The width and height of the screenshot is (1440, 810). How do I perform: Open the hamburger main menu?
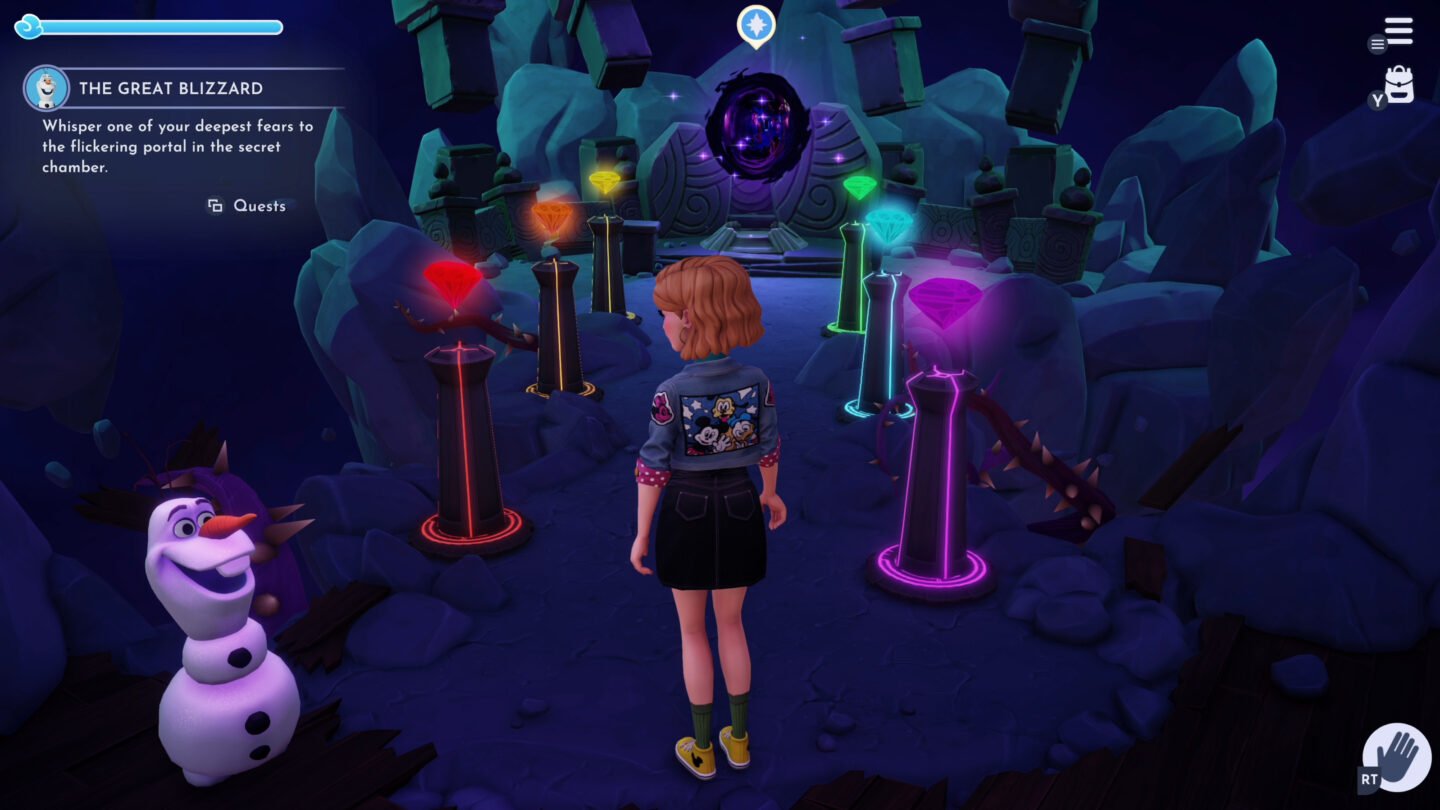(x=1399, y=32)
